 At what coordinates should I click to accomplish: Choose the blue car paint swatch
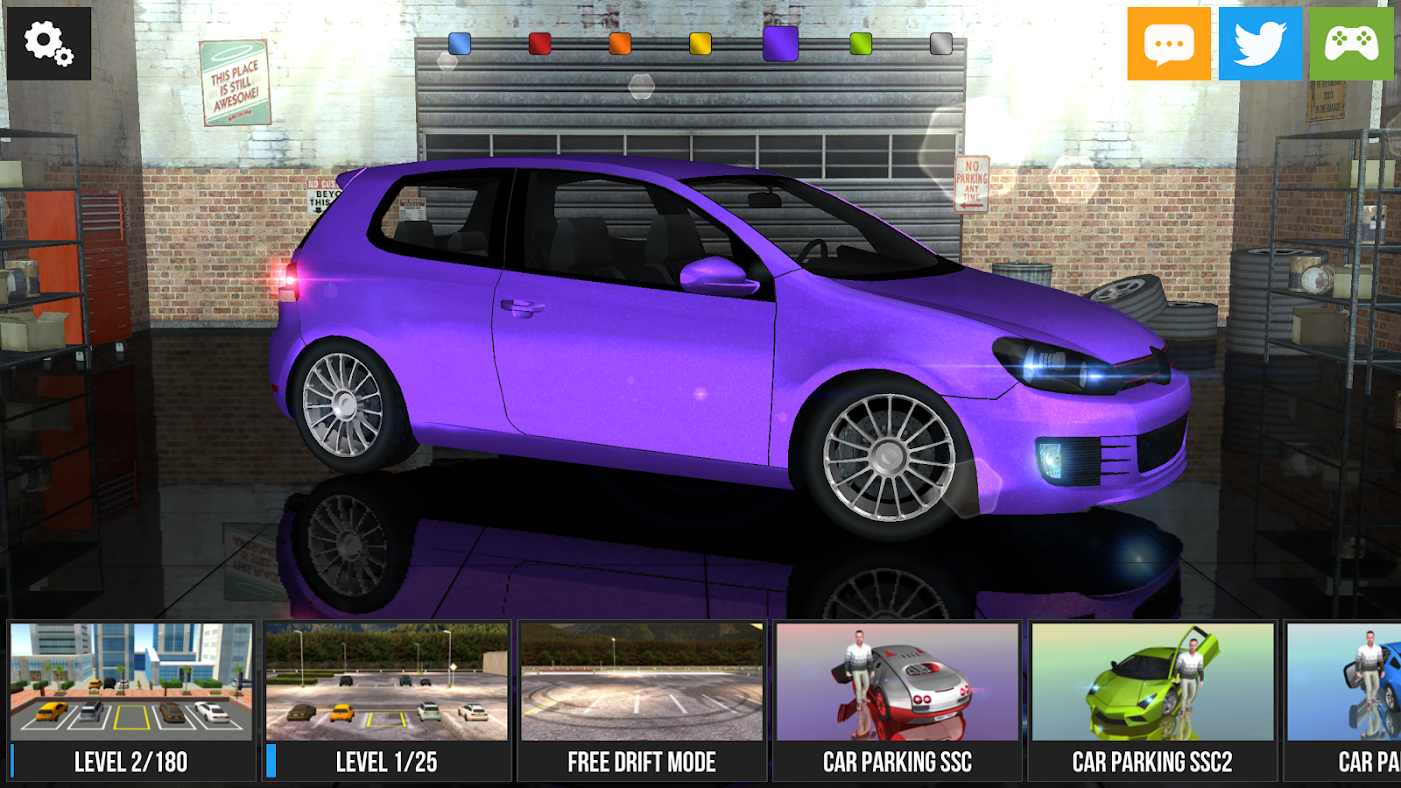tap(459, 43)
